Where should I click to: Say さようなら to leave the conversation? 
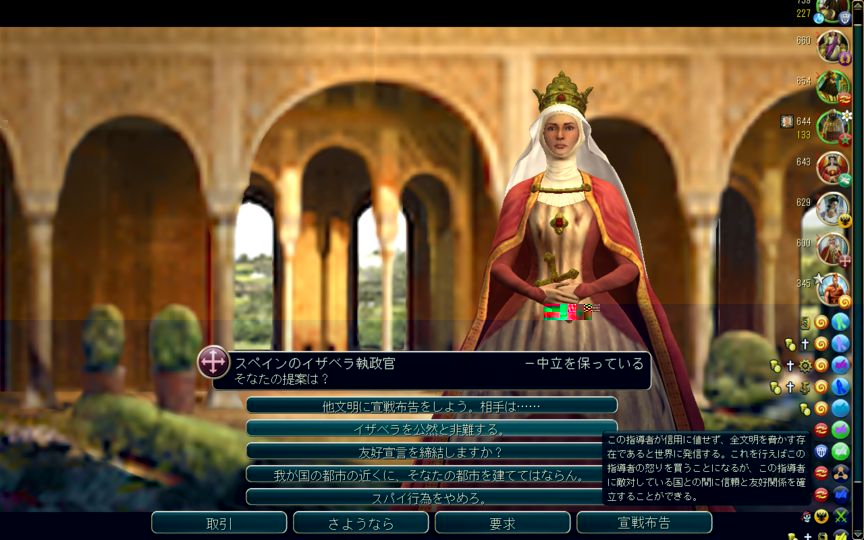click(361, 523)
